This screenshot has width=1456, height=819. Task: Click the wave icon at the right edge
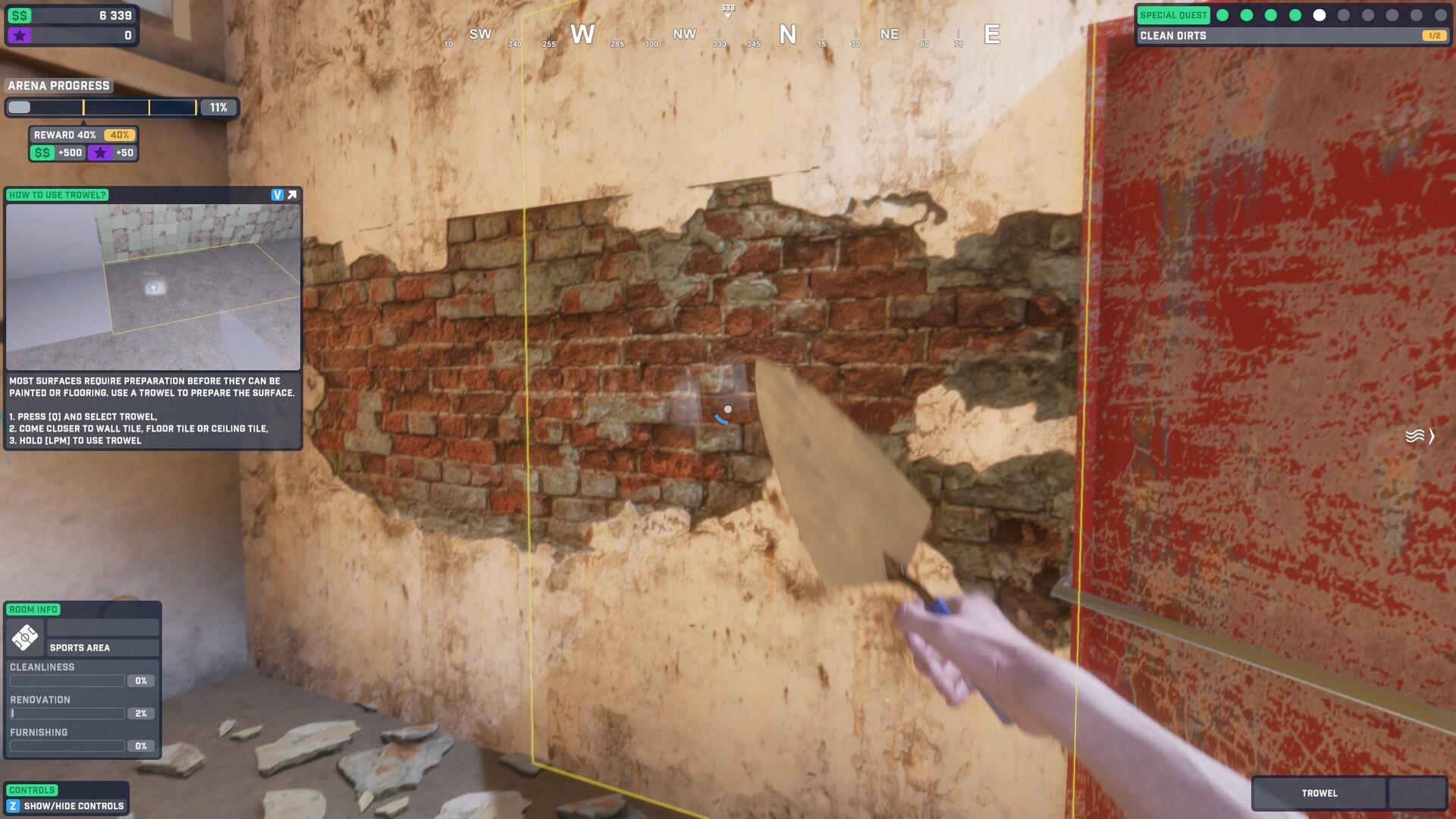[x=1415, y=434]
